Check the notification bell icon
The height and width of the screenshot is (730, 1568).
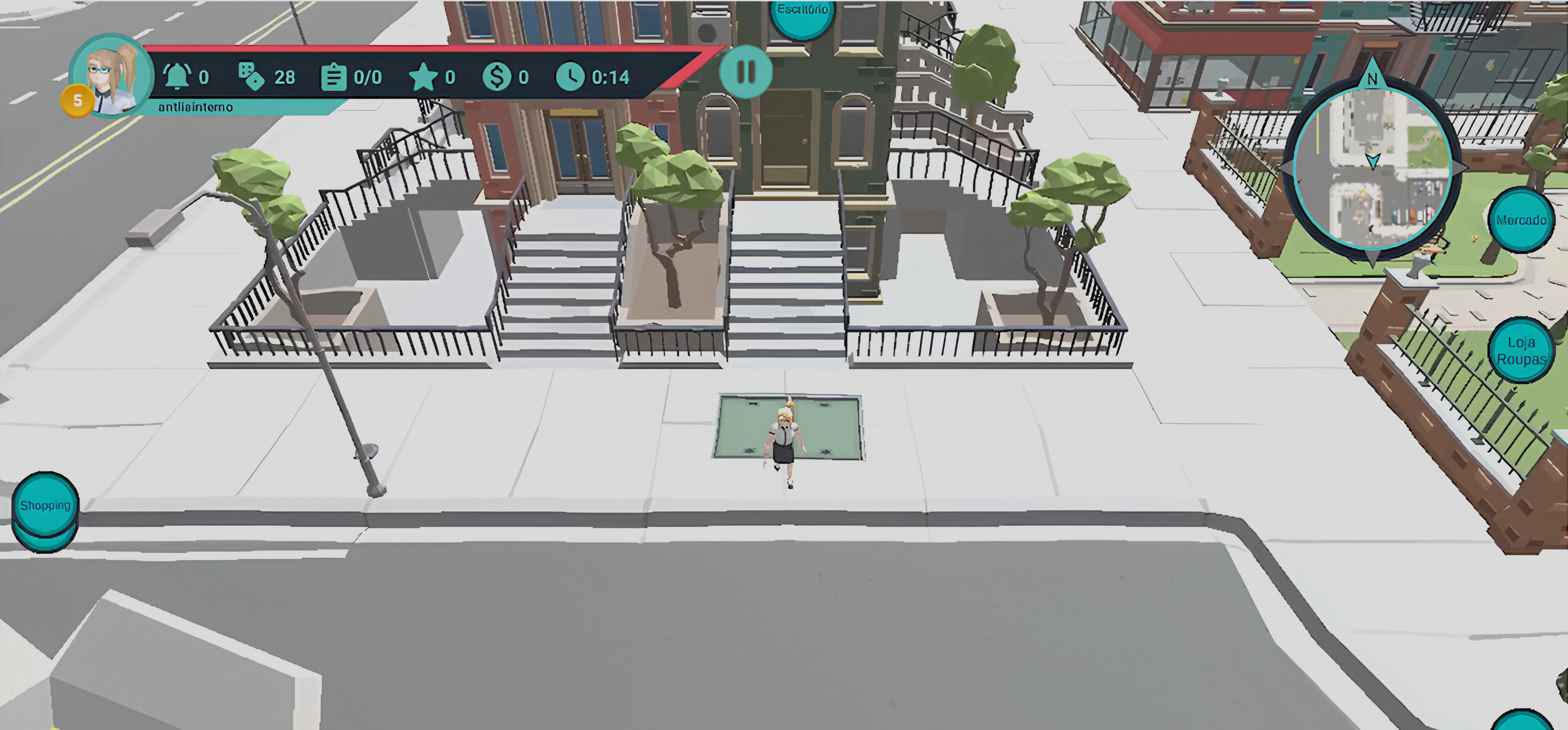pos(176,77)
